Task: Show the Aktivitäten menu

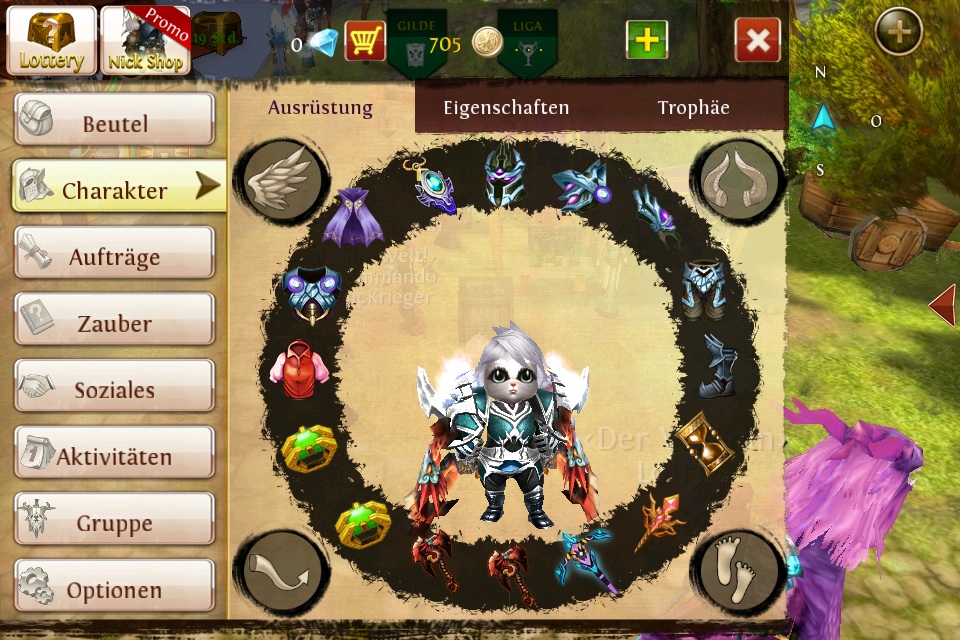Action: coord(114,456)
